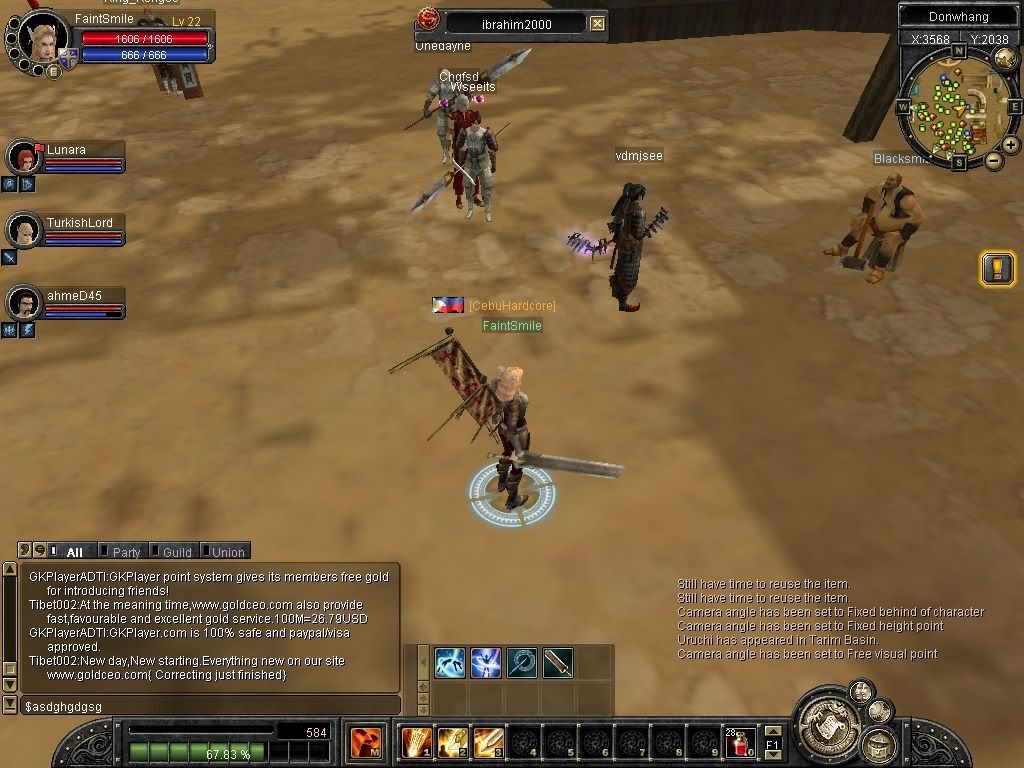Screen dimensions: 1024x768
Task: Click the minimap's zoom-in plus button
Action: tap(1011, 144)
